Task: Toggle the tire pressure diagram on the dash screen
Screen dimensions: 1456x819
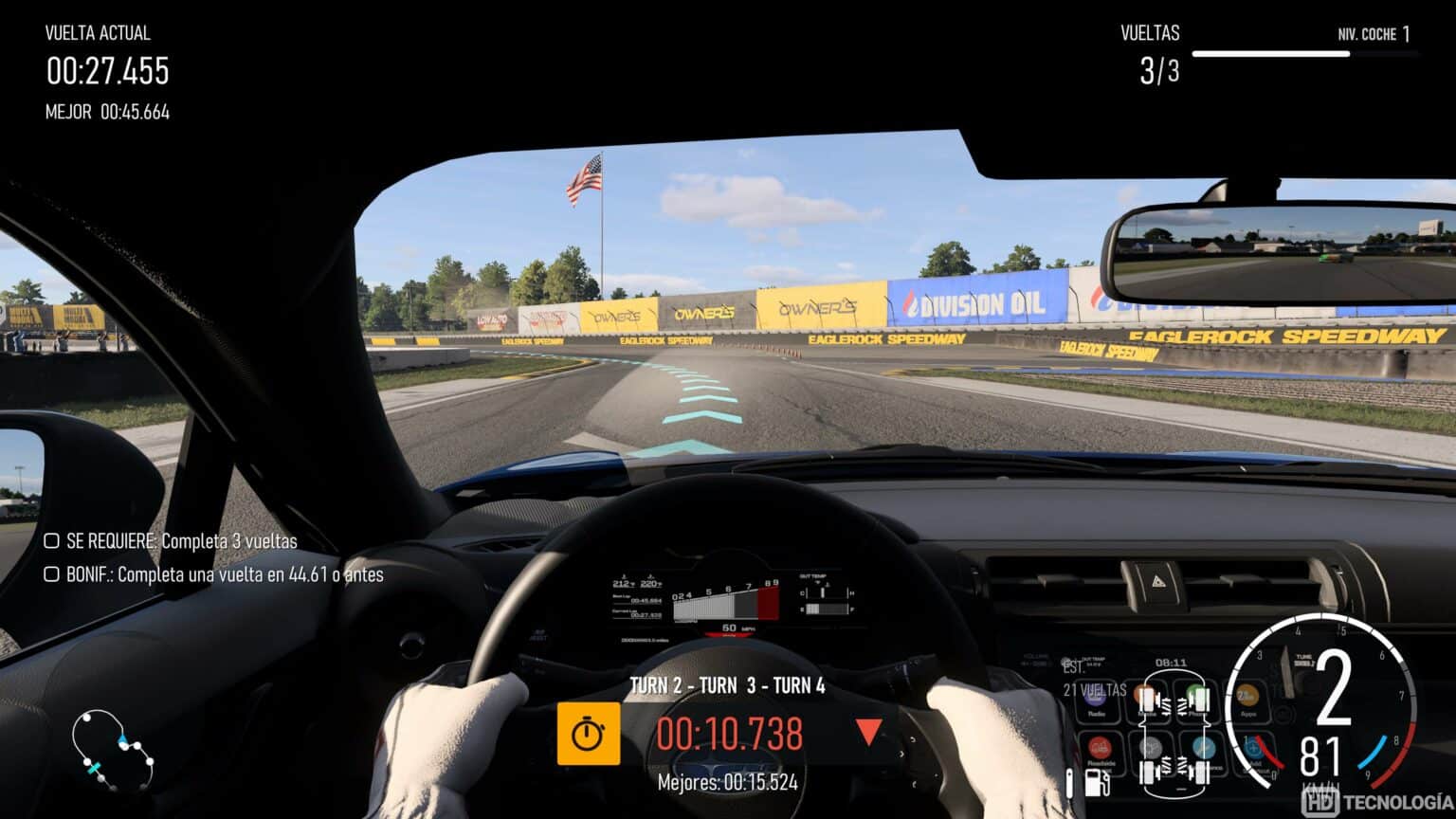Action: [x=1175, y=730]
